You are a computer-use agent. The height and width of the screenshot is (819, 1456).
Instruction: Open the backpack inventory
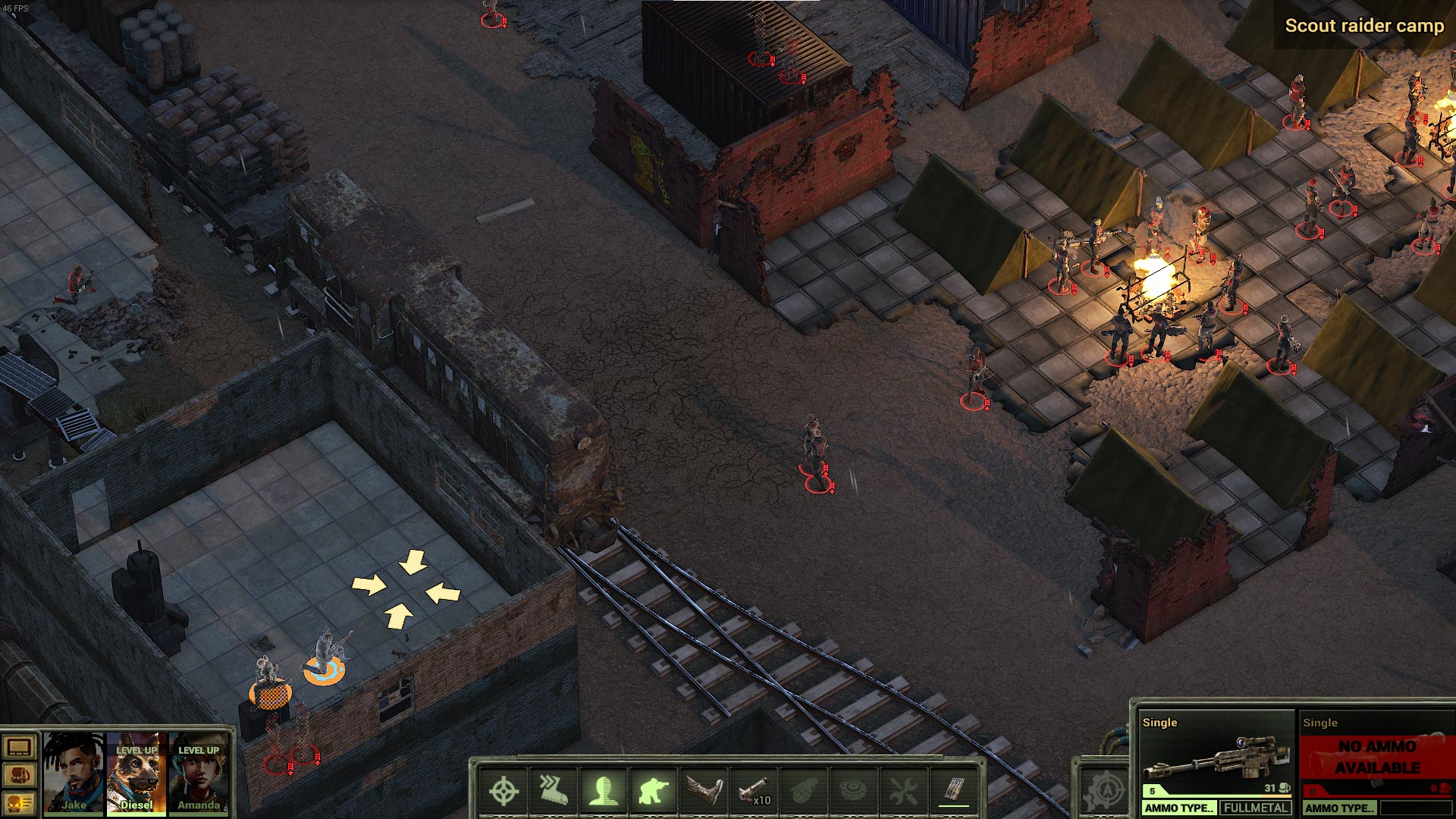pyautogui.click(x=19, y=776)
